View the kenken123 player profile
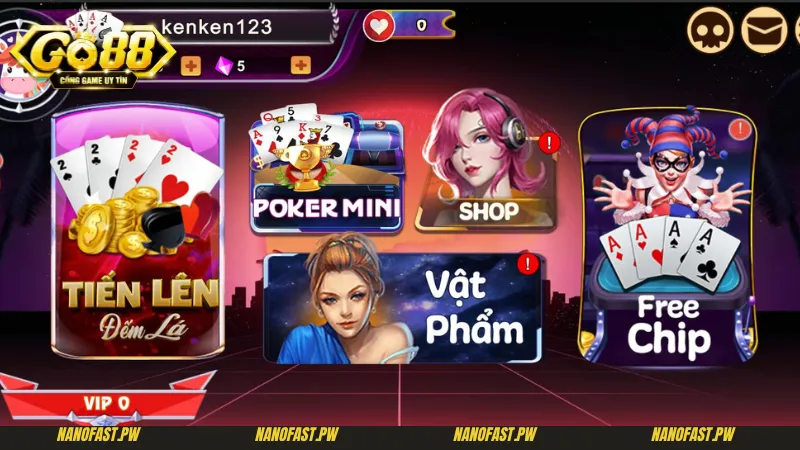This screenshot has height=450, width=800. click(x=216, y=27)
